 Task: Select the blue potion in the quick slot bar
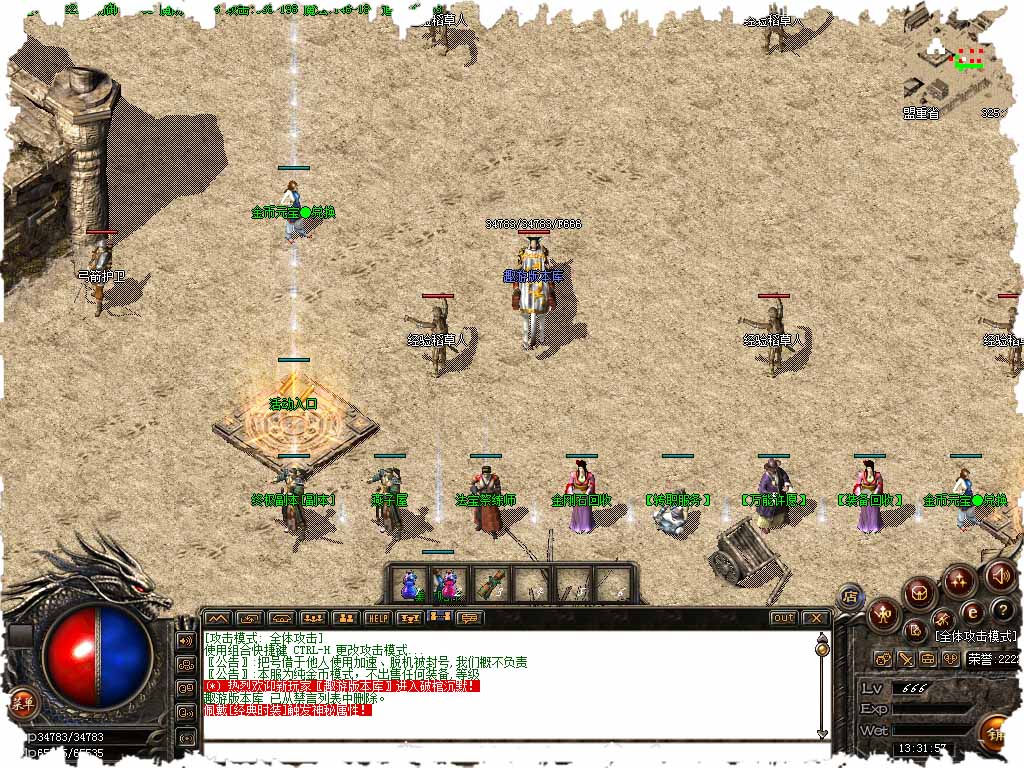point(408,584)
